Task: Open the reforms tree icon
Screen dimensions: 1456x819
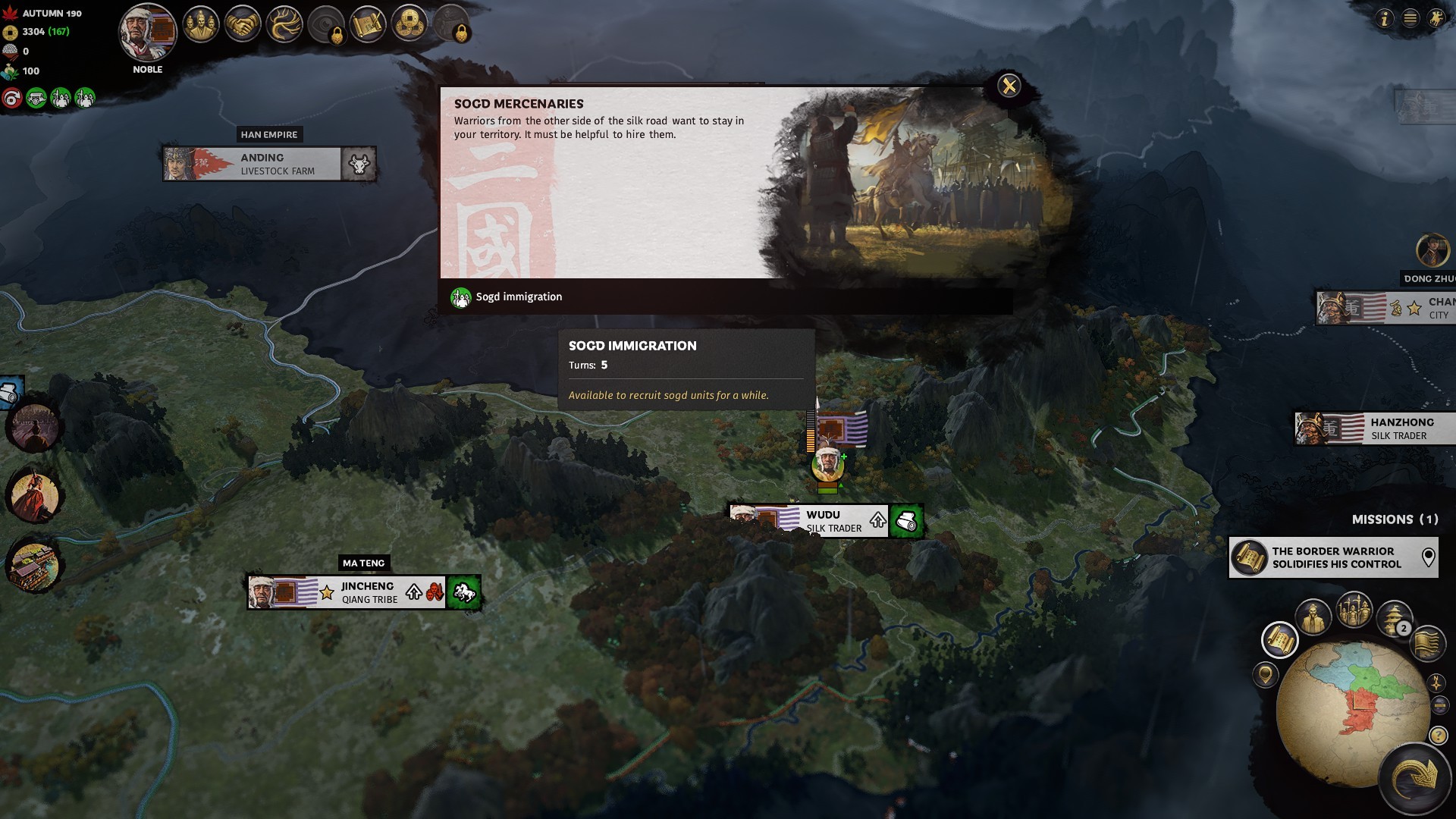Action: [284, 25]
